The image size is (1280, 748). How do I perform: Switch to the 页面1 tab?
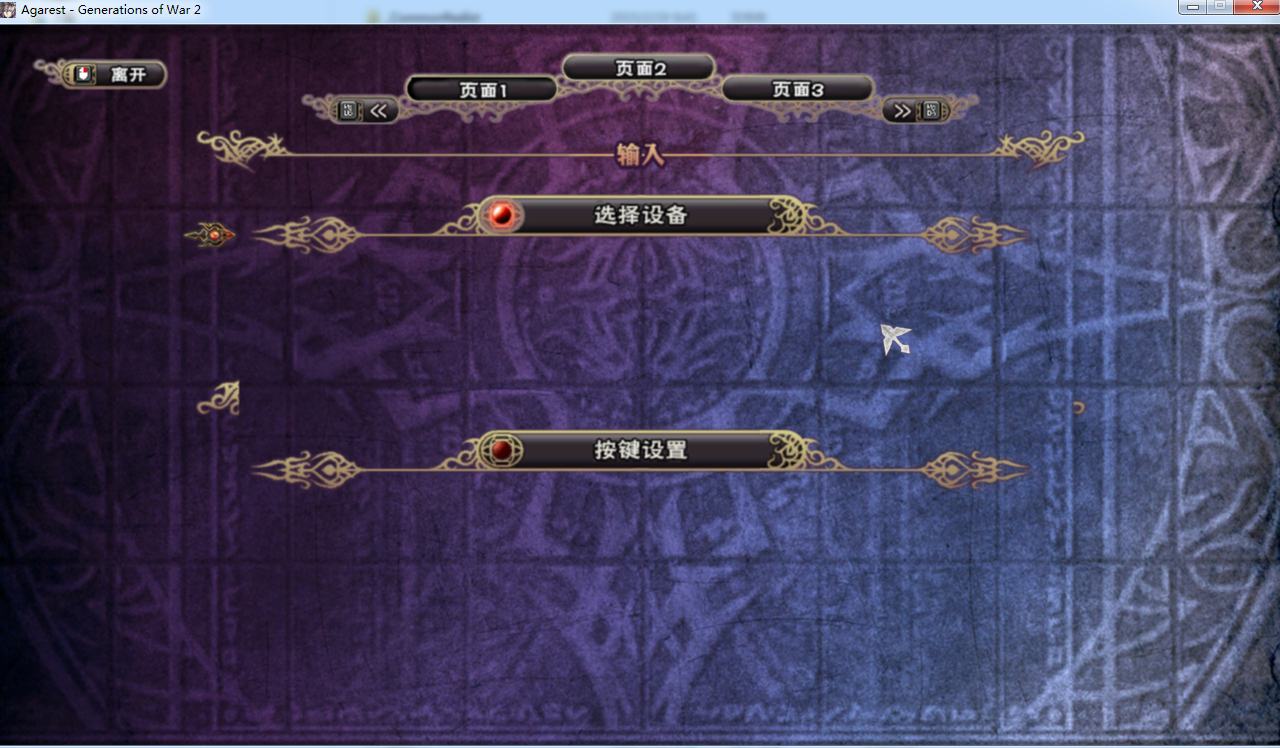481,88
